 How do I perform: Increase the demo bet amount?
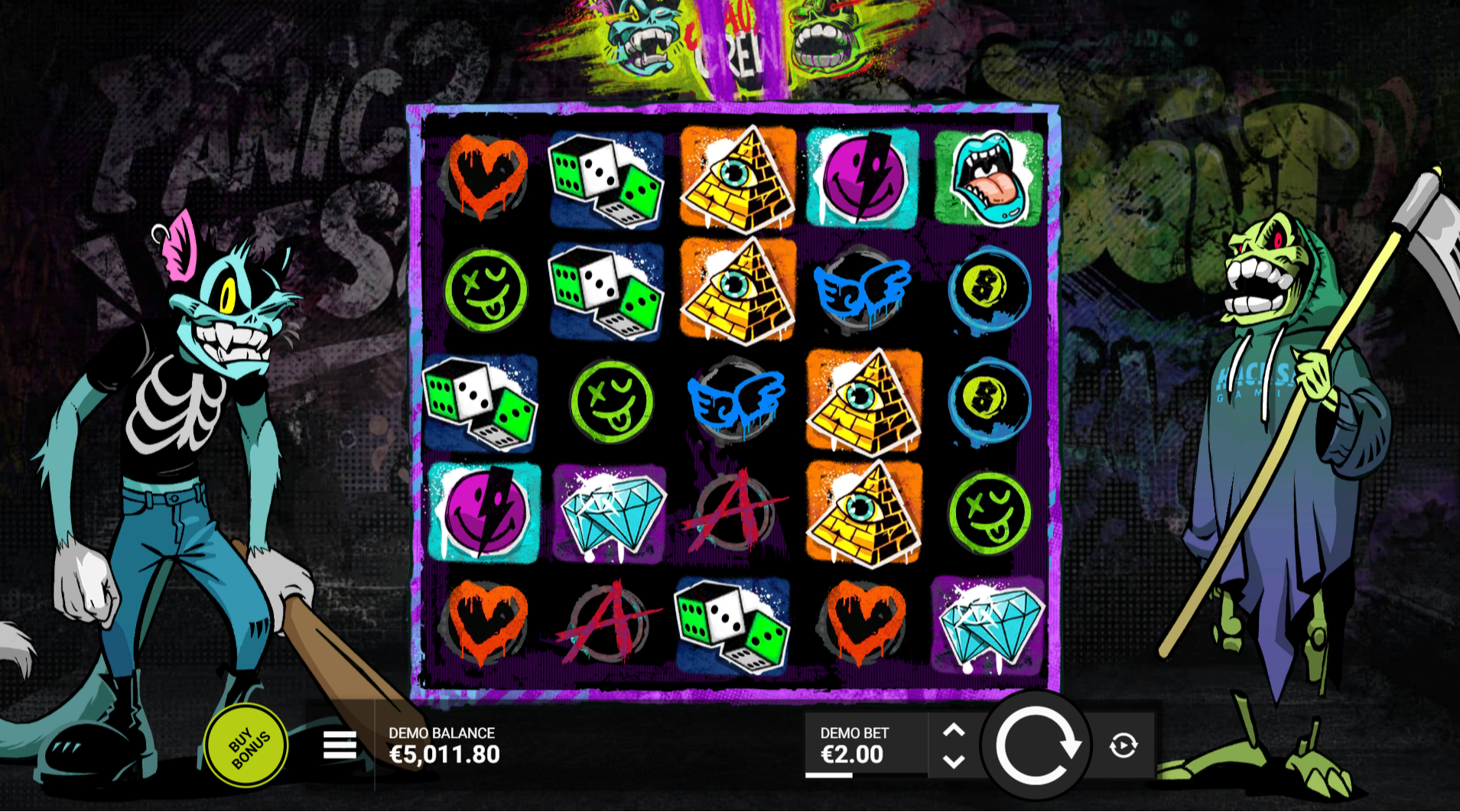point(954,730)
